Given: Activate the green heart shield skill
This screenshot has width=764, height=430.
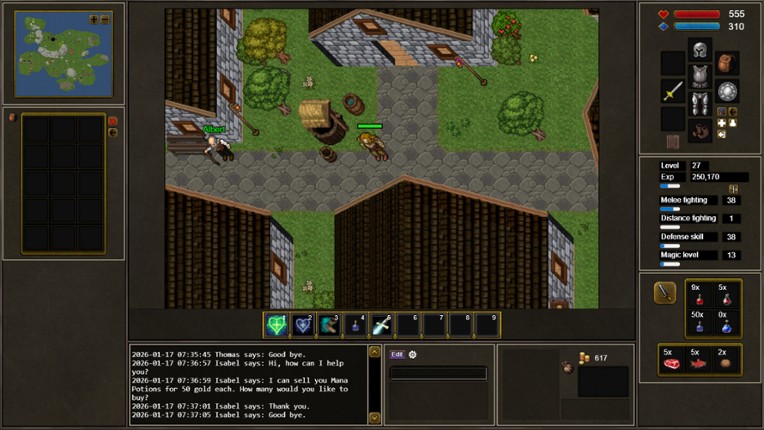Looking at the screenshot, I should 276,325.
